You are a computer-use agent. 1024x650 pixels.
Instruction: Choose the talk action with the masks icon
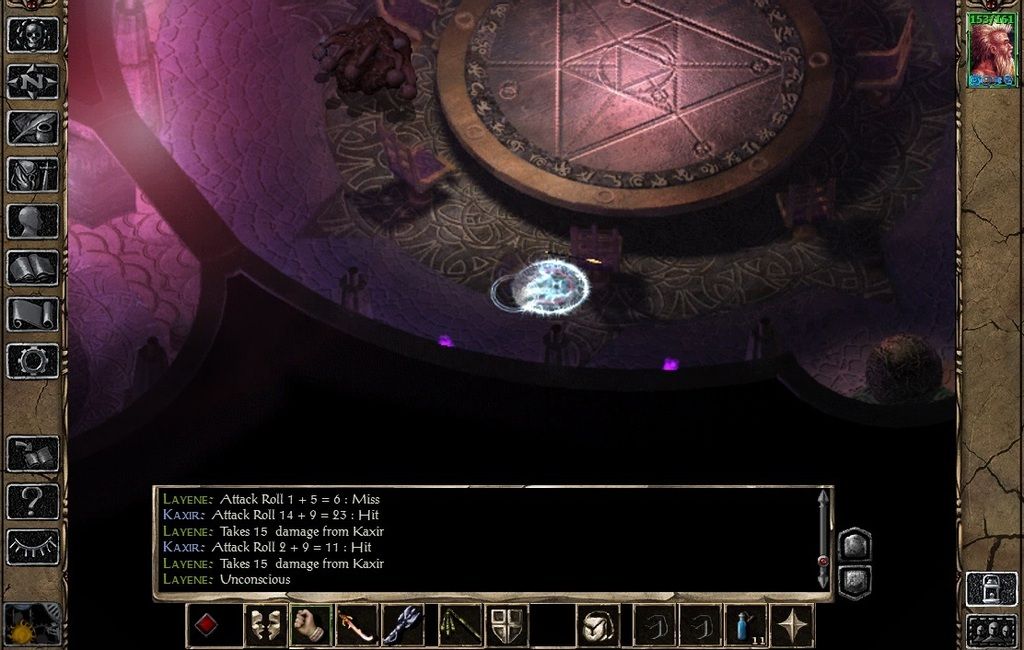(265, 625)
